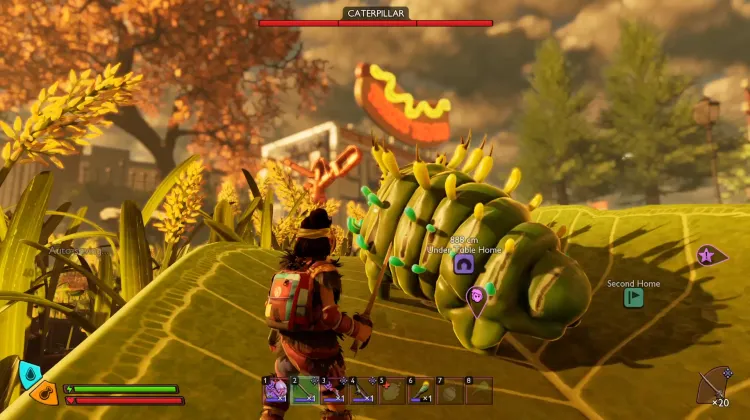Select the purple star objective marker
Image resolution: width=750 pixels, height=420 pixels.
point(711,256)
